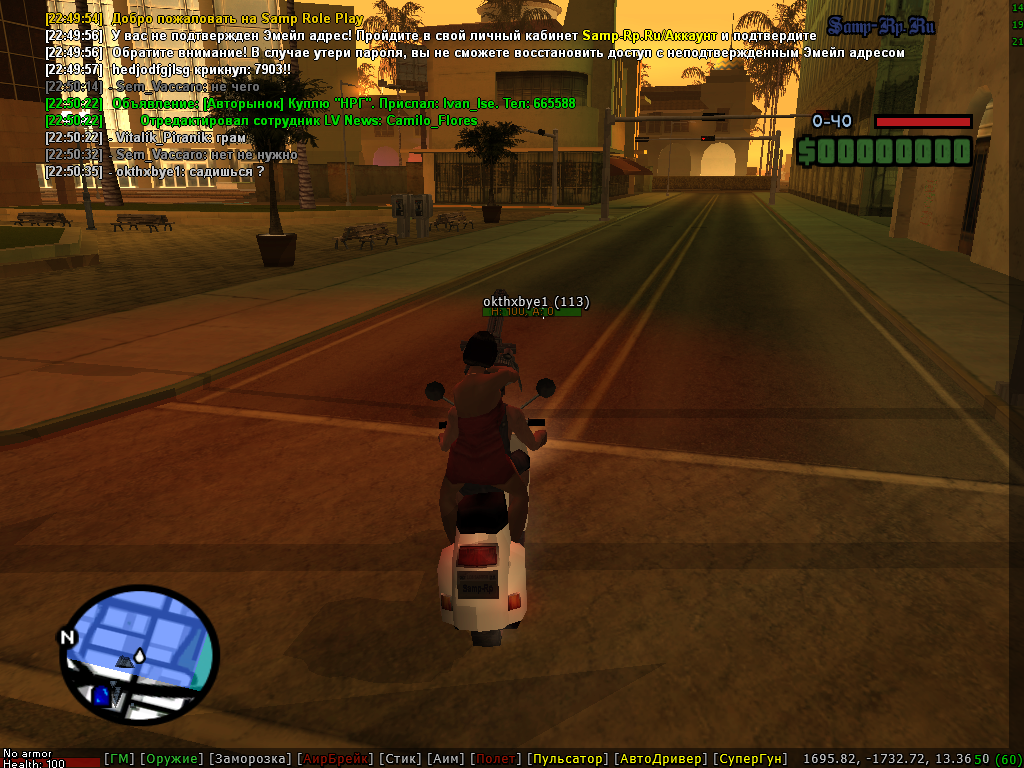The image size is (1024, 768).
Task: Enable the Заморозка option
Action: [250, 760]
